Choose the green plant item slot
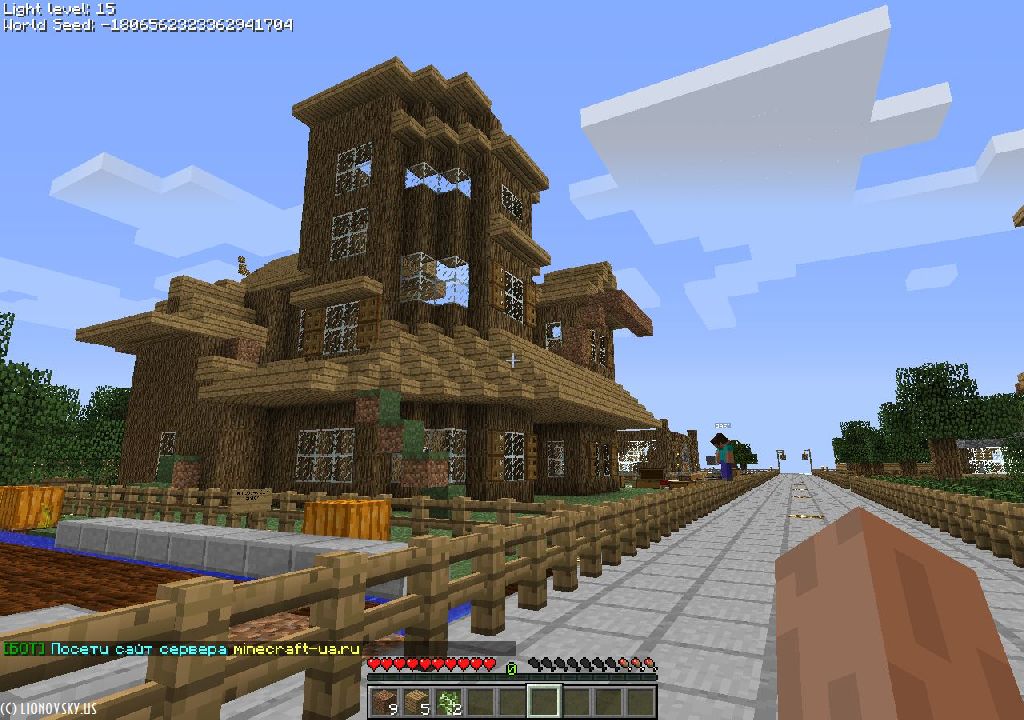This screenshot has width=1024, height=720. [x=449, y=703]
